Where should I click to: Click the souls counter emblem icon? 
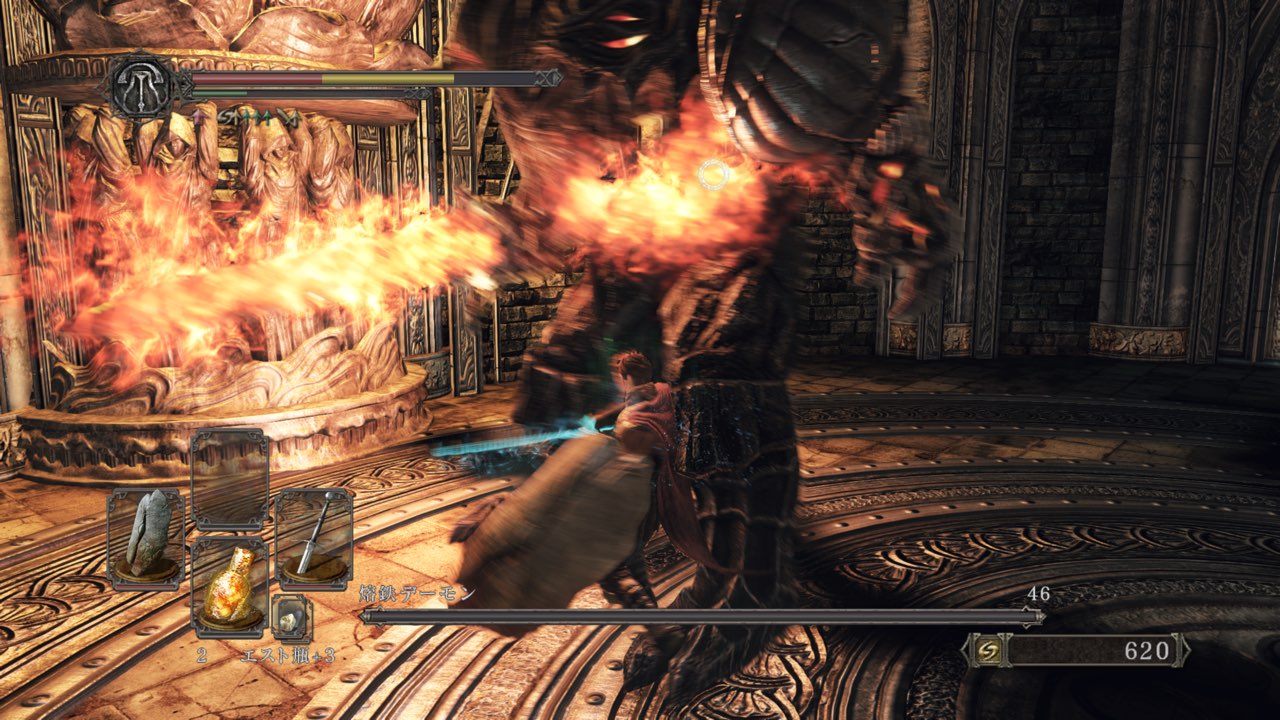click(x=984, y=651)
